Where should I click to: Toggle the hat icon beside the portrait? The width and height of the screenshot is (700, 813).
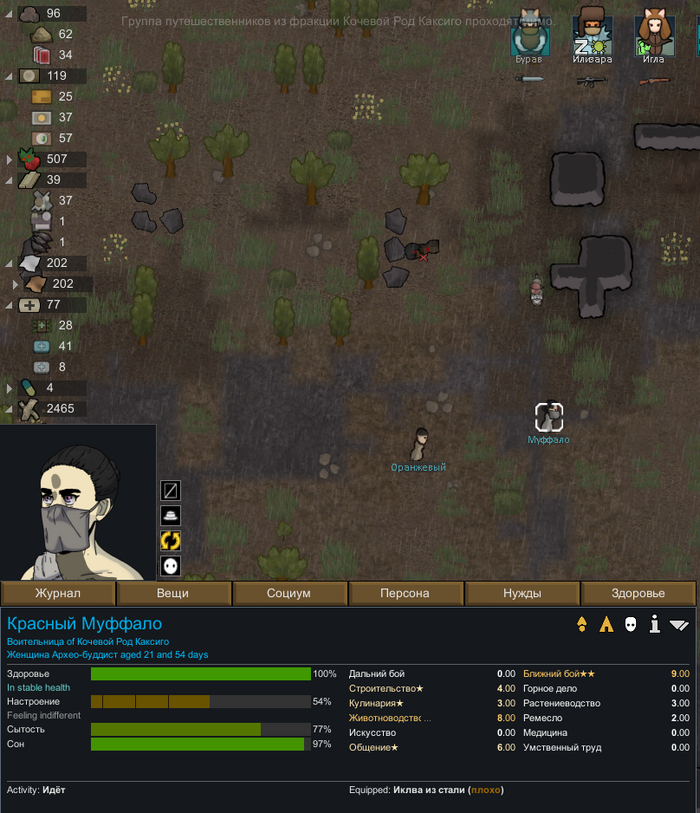[171, 515]
